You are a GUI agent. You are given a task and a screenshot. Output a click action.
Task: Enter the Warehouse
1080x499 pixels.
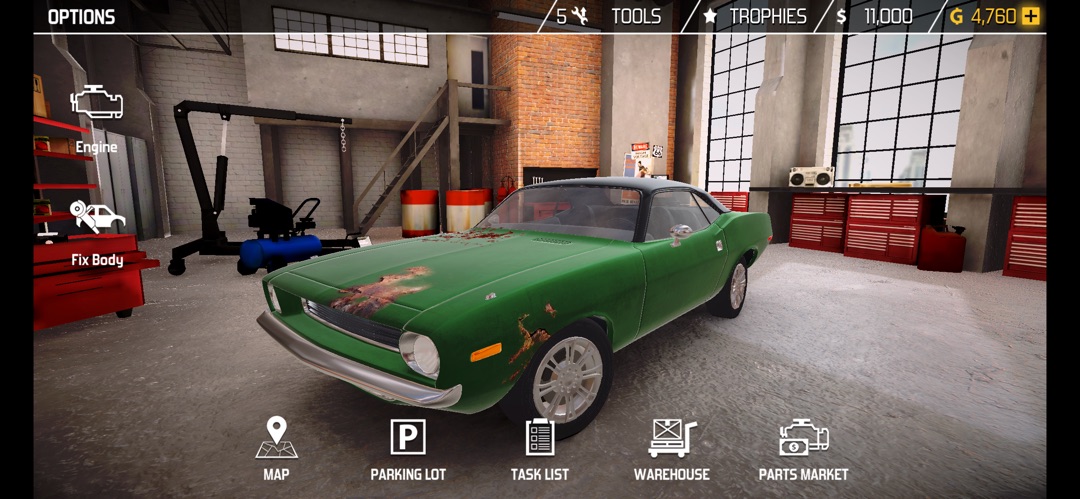672,449
